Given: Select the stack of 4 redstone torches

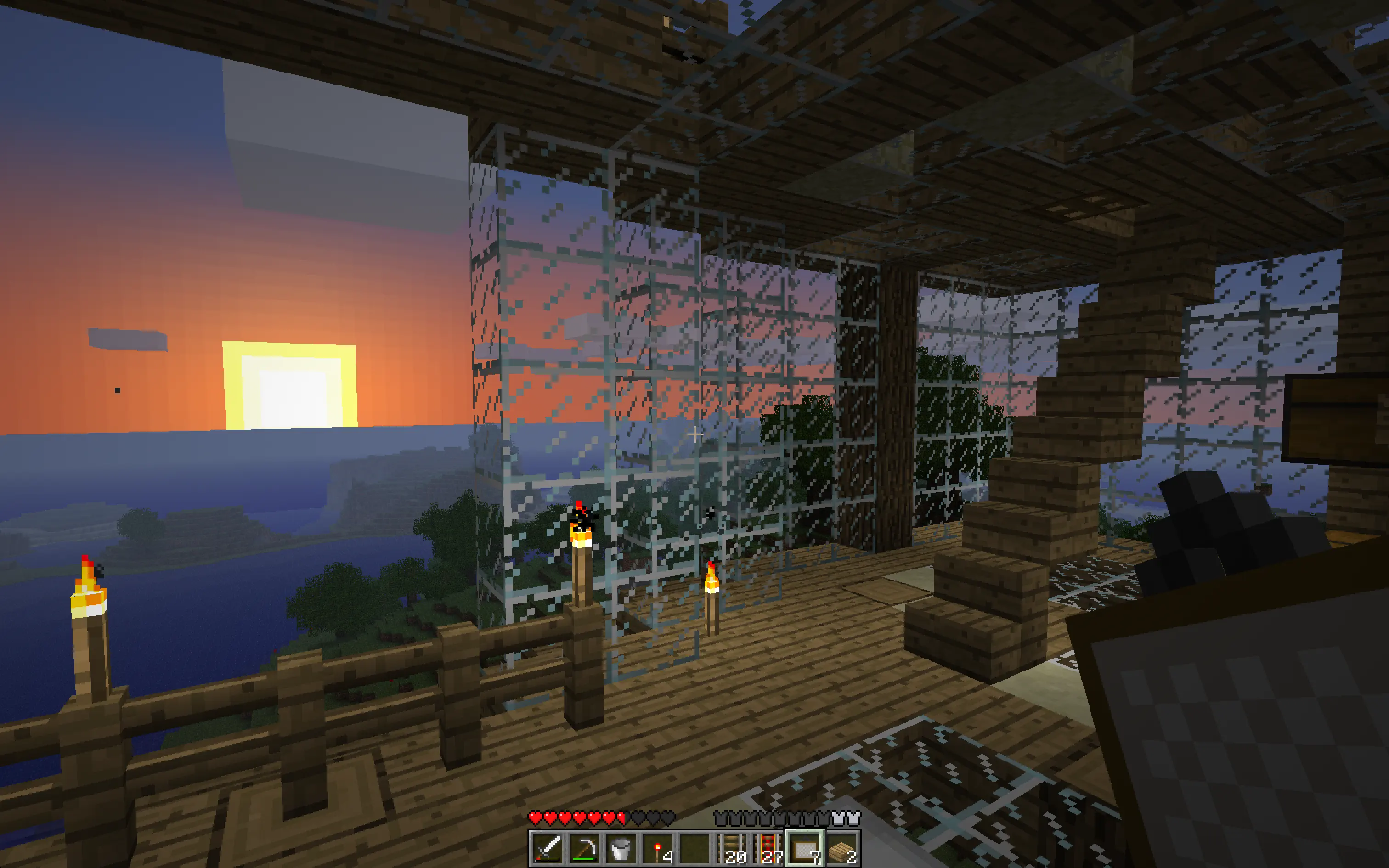Looking at the screenshot, I should (658, 849).
